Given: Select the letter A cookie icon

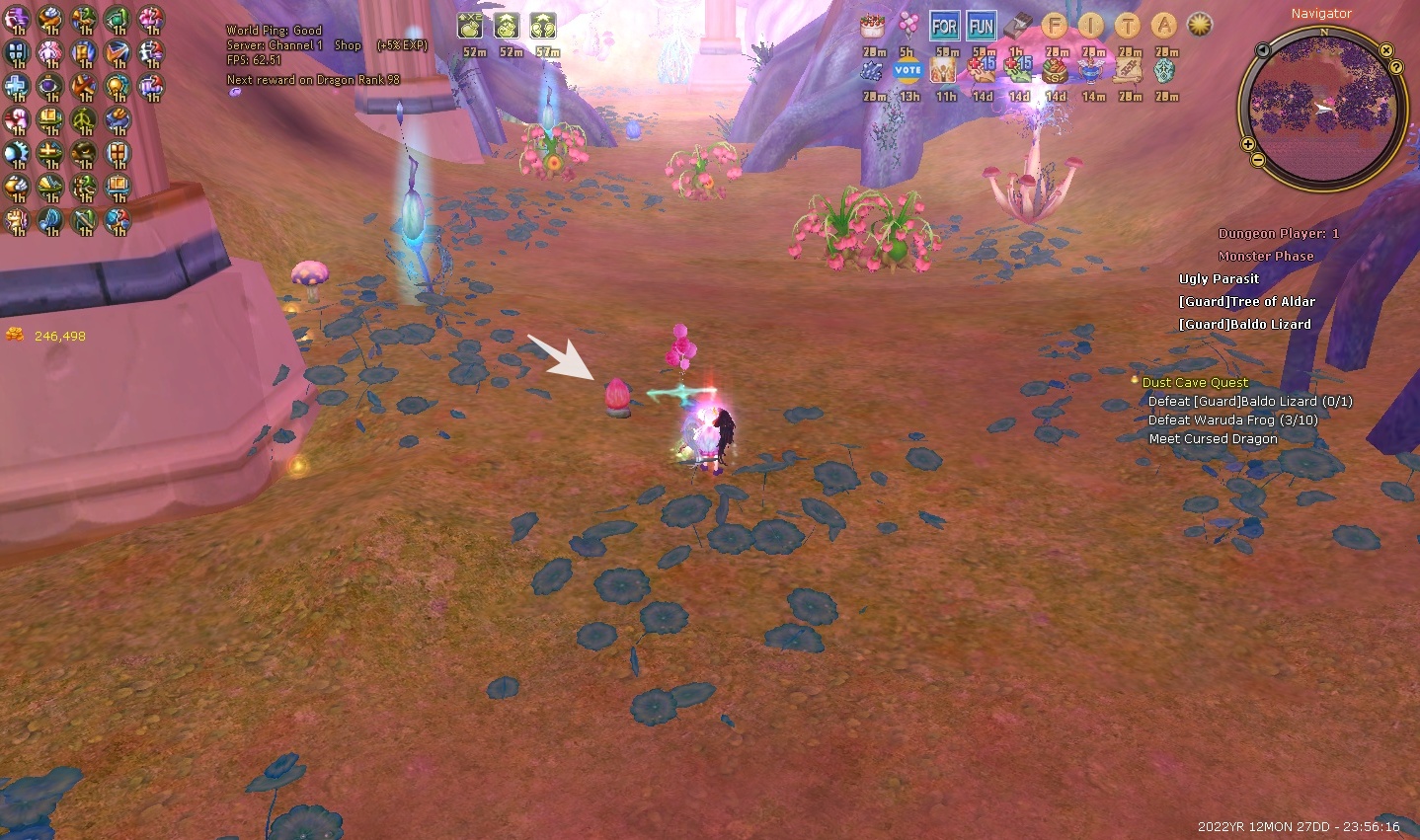Looking at the screenshot, I should (x=1165, y=26).
